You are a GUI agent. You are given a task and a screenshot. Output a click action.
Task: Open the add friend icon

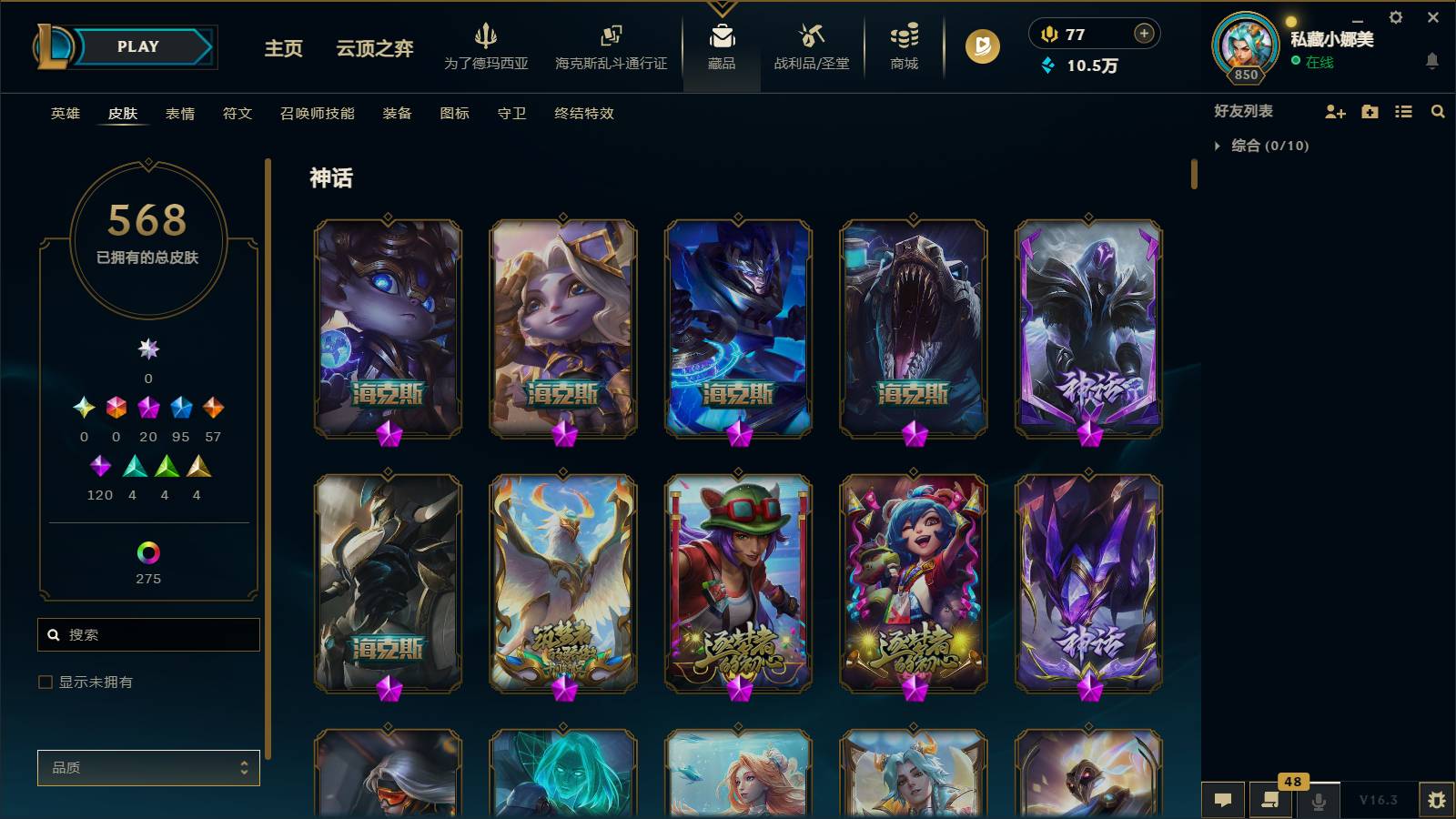click(1335, 111)
